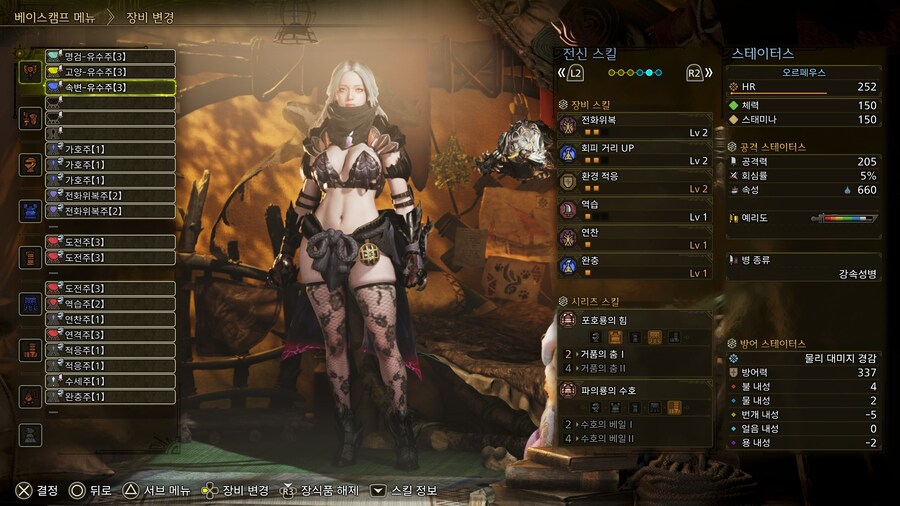Choose the 고양-유수주[3] decoration slot

pos(109,72)
